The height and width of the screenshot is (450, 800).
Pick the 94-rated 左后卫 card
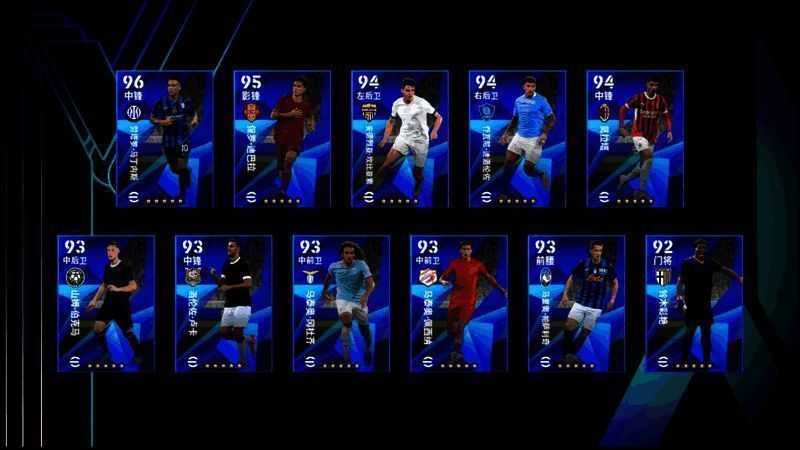[x=400, y=138]
